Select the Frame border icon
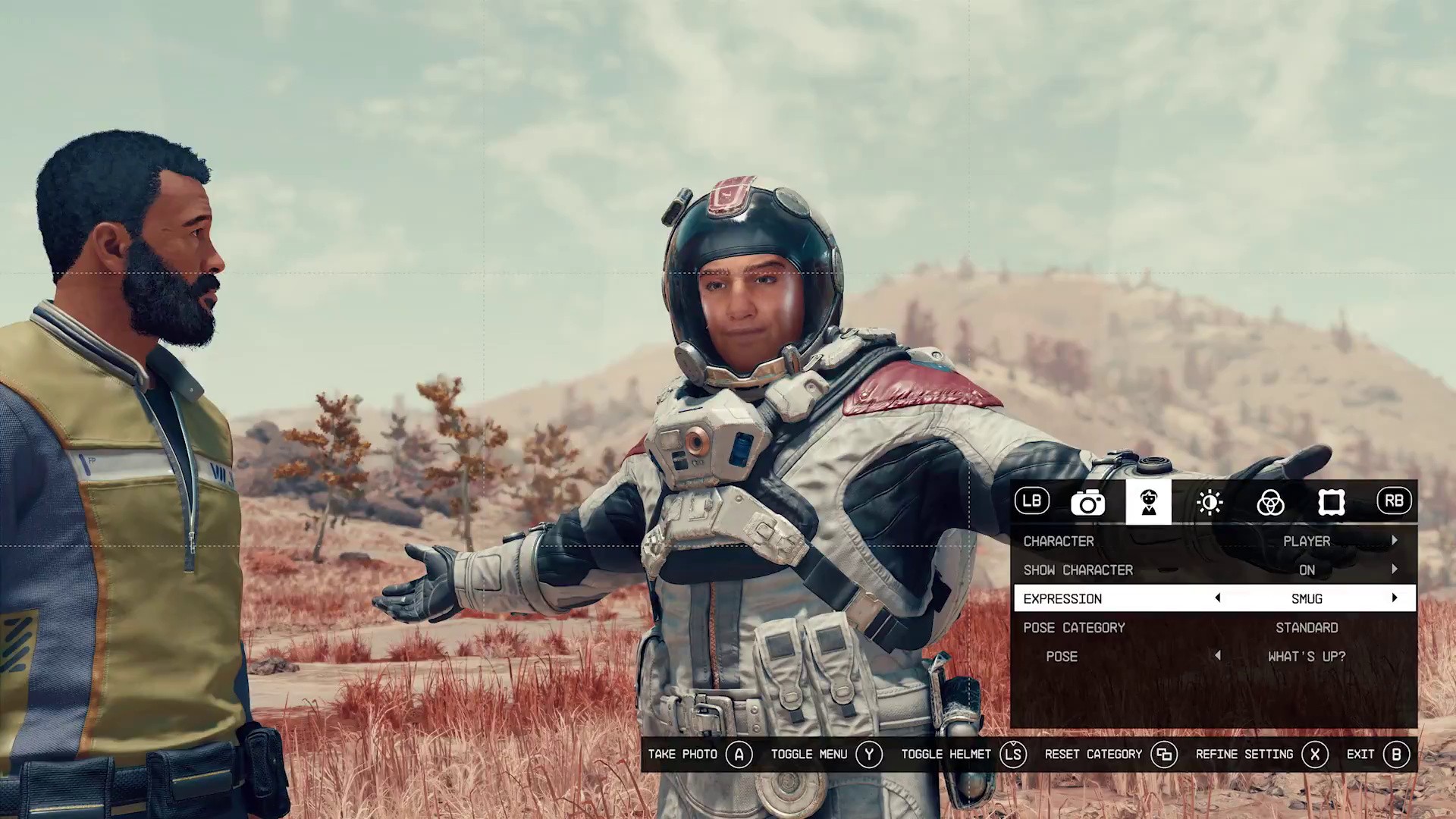This screenshot has height=819, width=1456. 1332,502
